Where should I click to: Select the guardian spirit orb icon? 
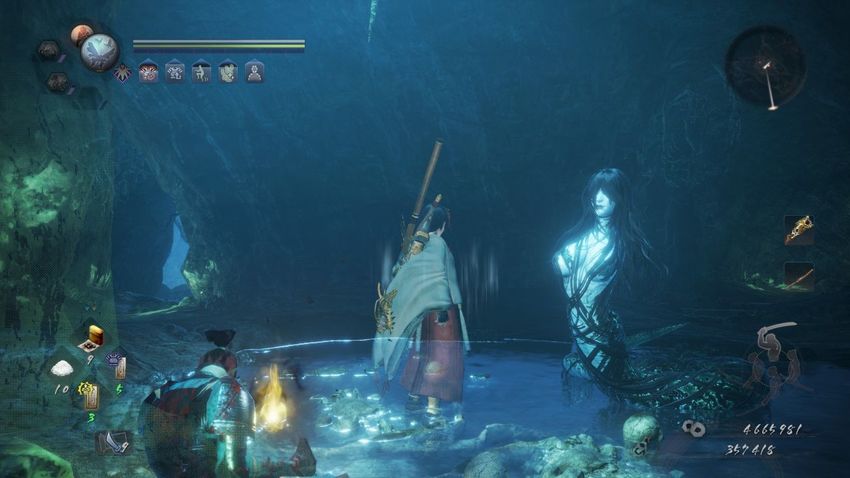[x=99, y=51]
